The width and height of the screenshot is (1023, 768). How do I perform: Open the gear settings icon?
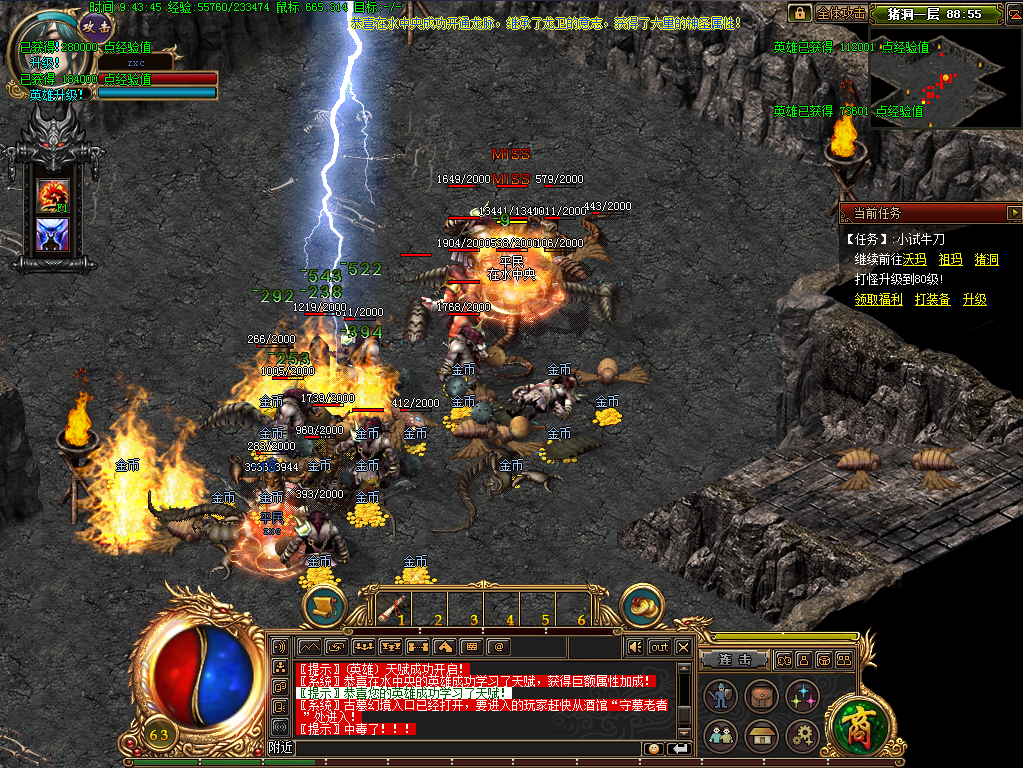[x=802, y=736]
